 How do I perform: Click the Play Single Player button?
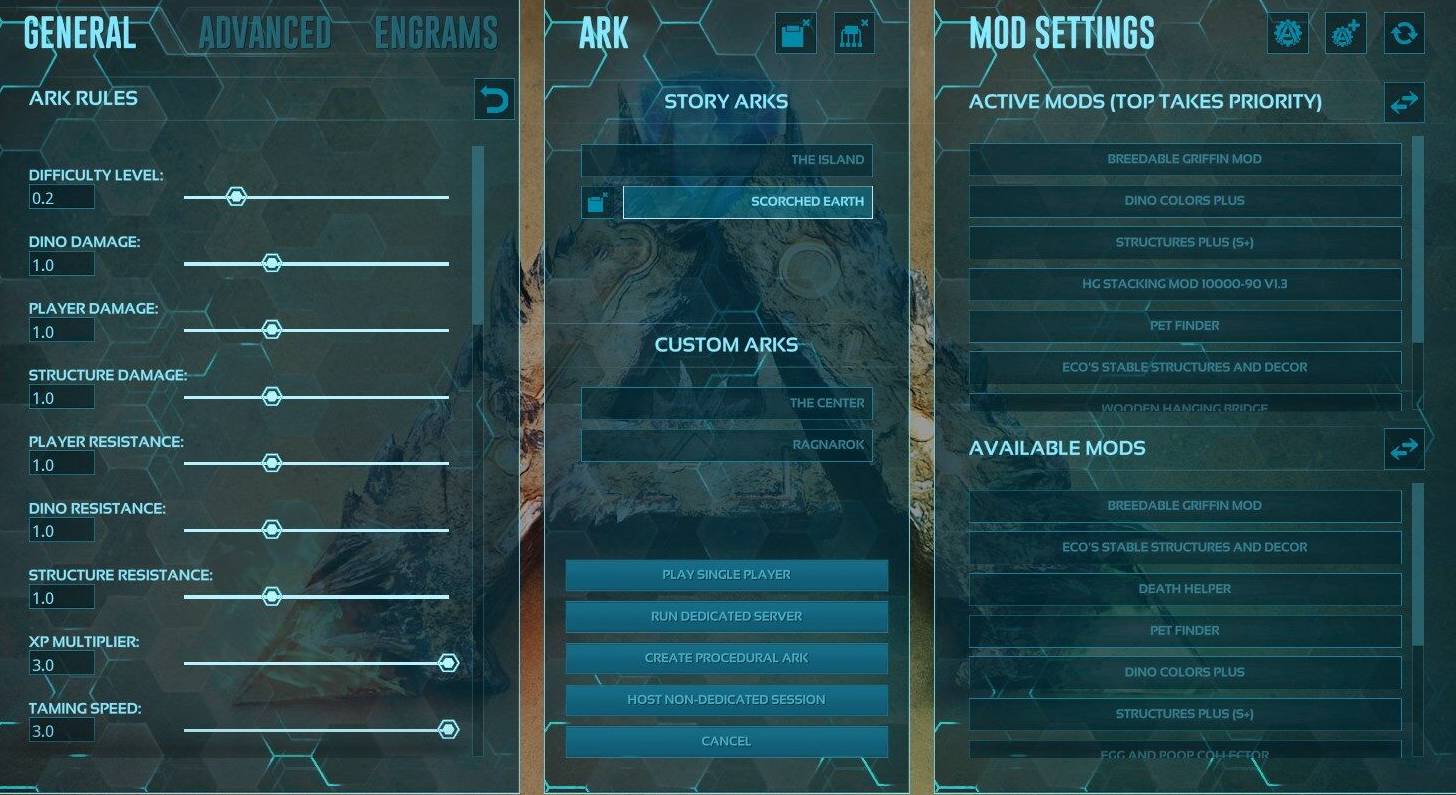(727, 574)
